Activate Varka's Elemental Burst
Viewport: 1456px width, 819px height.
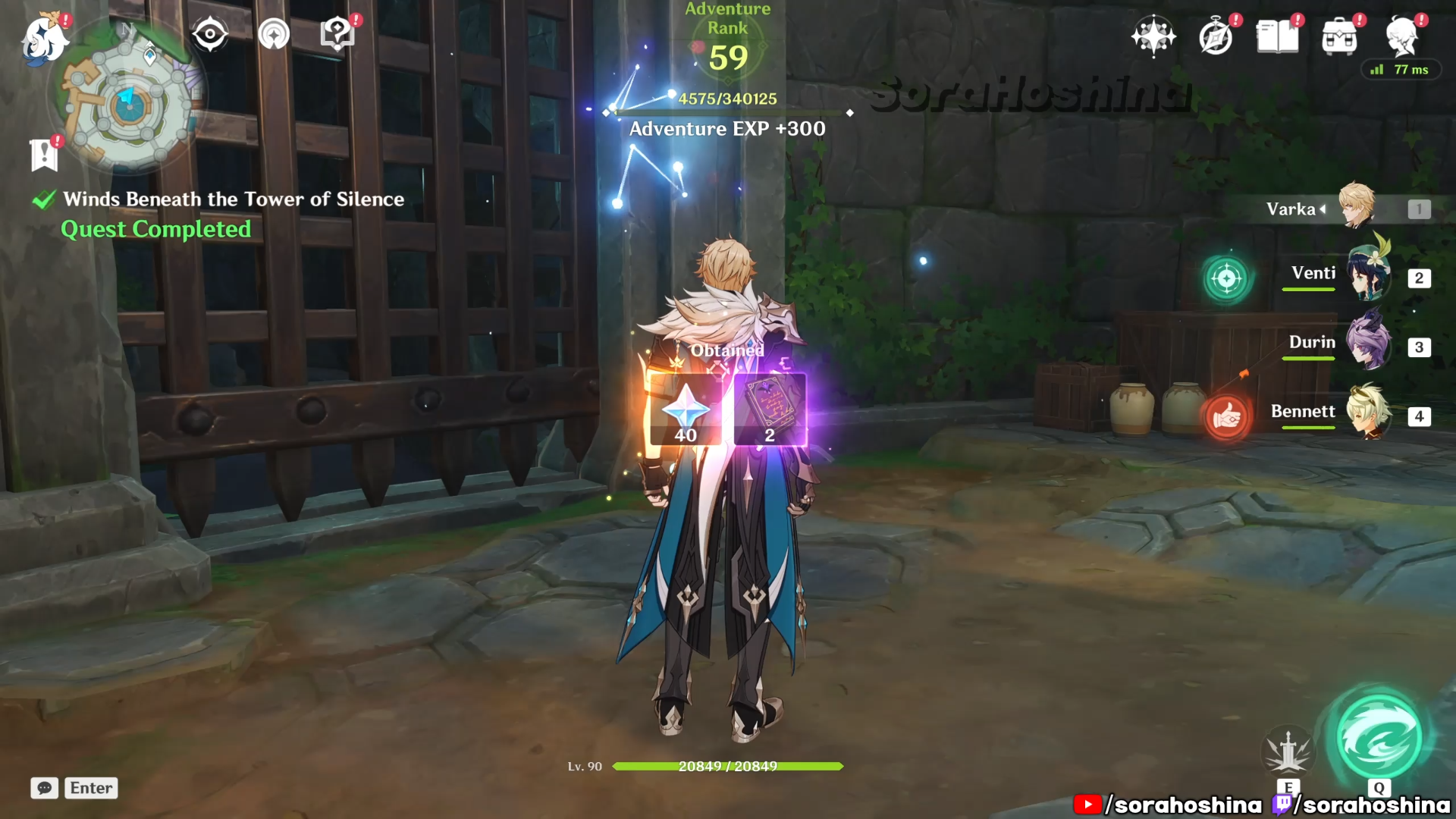(x=1379, y=738)
